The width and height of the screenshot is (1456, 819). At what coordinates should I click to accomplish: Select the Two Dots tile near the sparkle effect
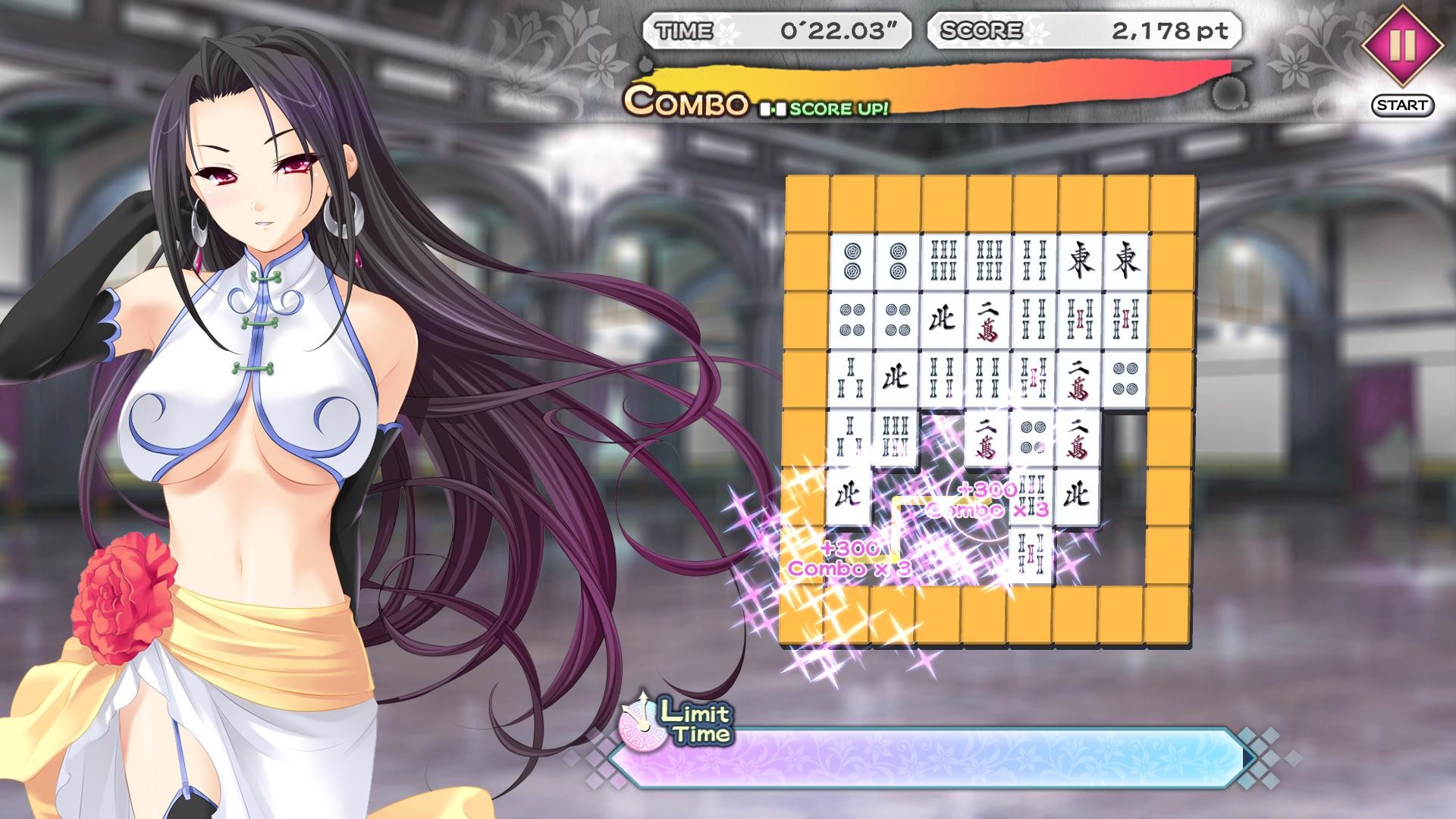(1032, 437)
